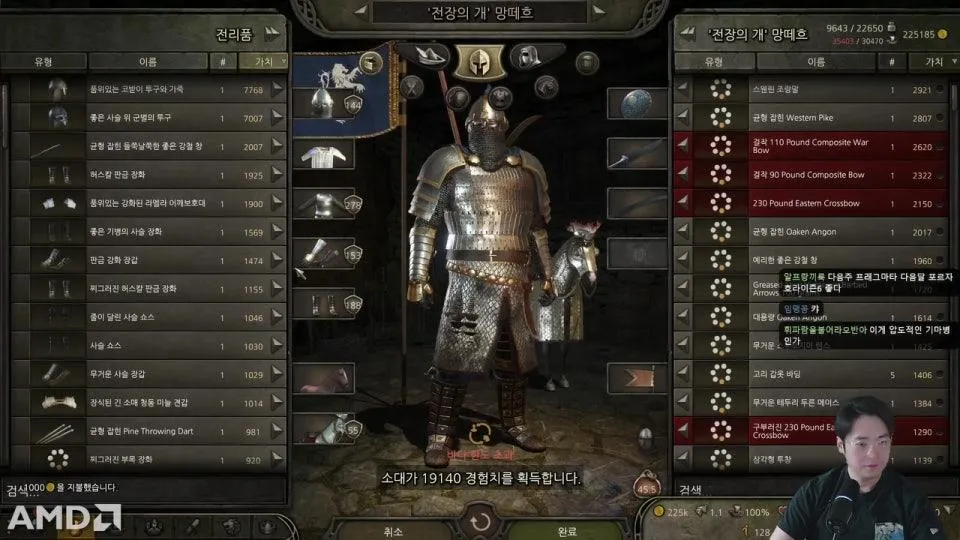
Task: Take all loot with the 전리품 double arrow
Action: click(272, 33)
